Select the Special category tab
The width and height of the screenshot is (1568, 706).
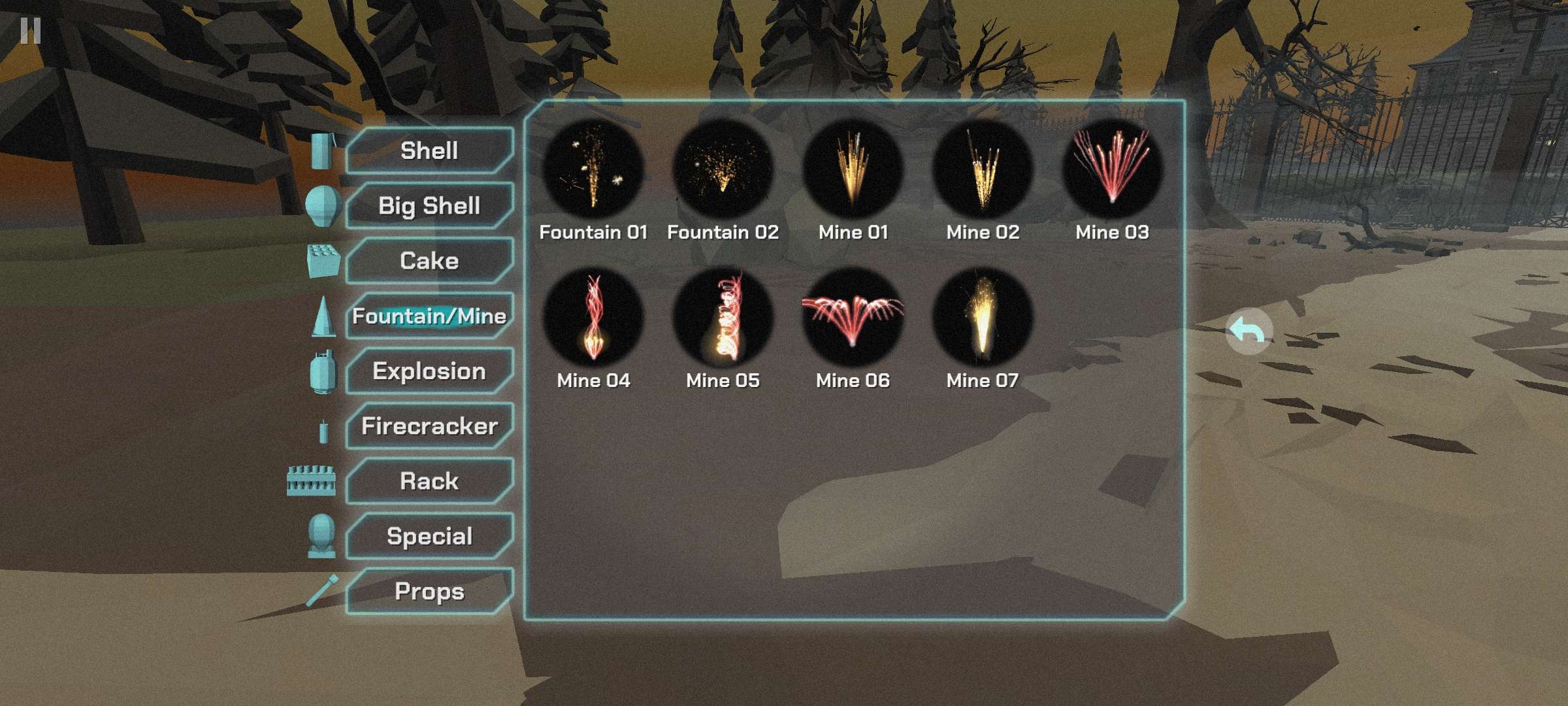(429, 536)
